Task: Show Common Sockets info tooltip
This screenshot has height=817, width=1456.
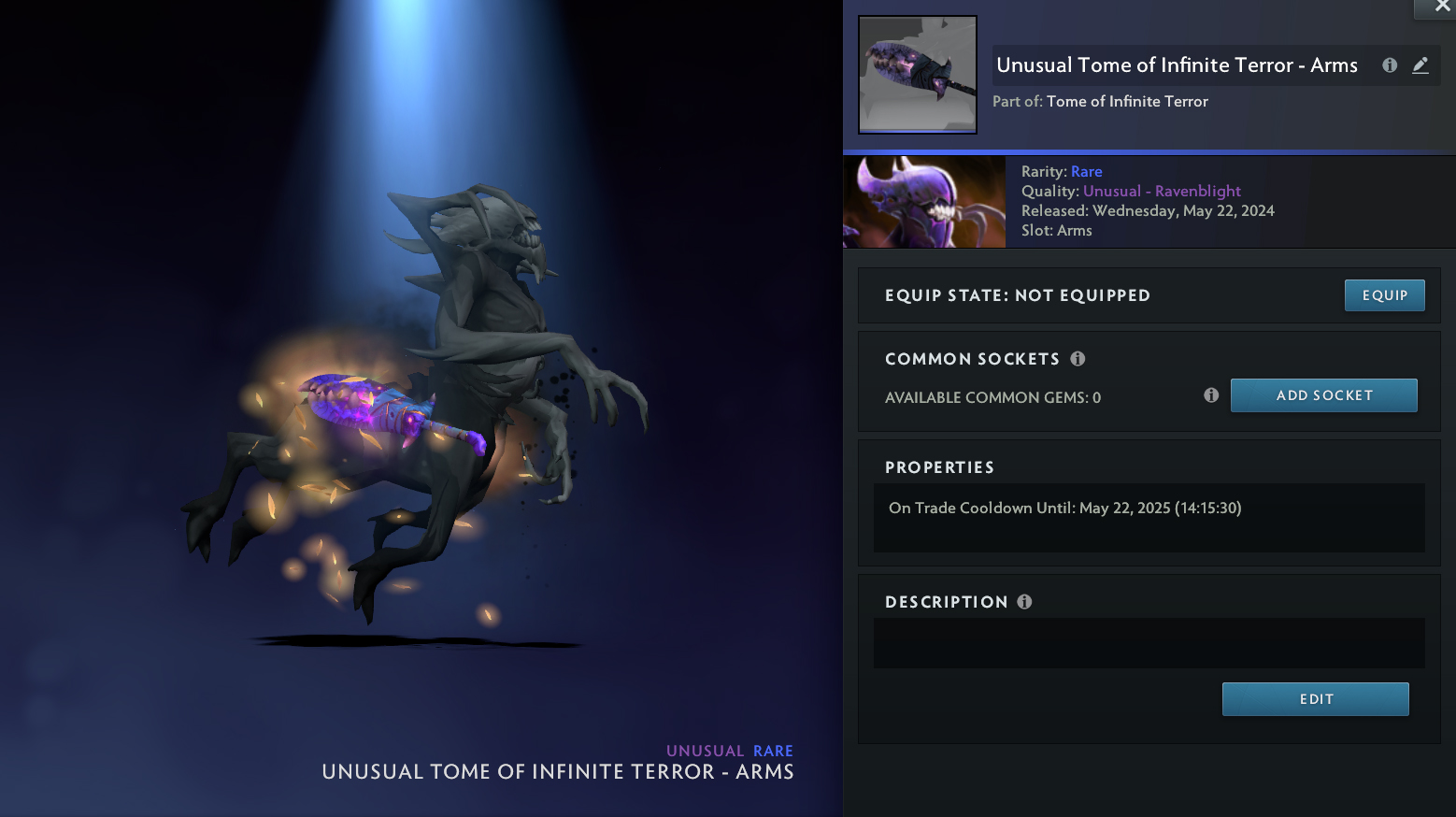Action: (1078, 359)
